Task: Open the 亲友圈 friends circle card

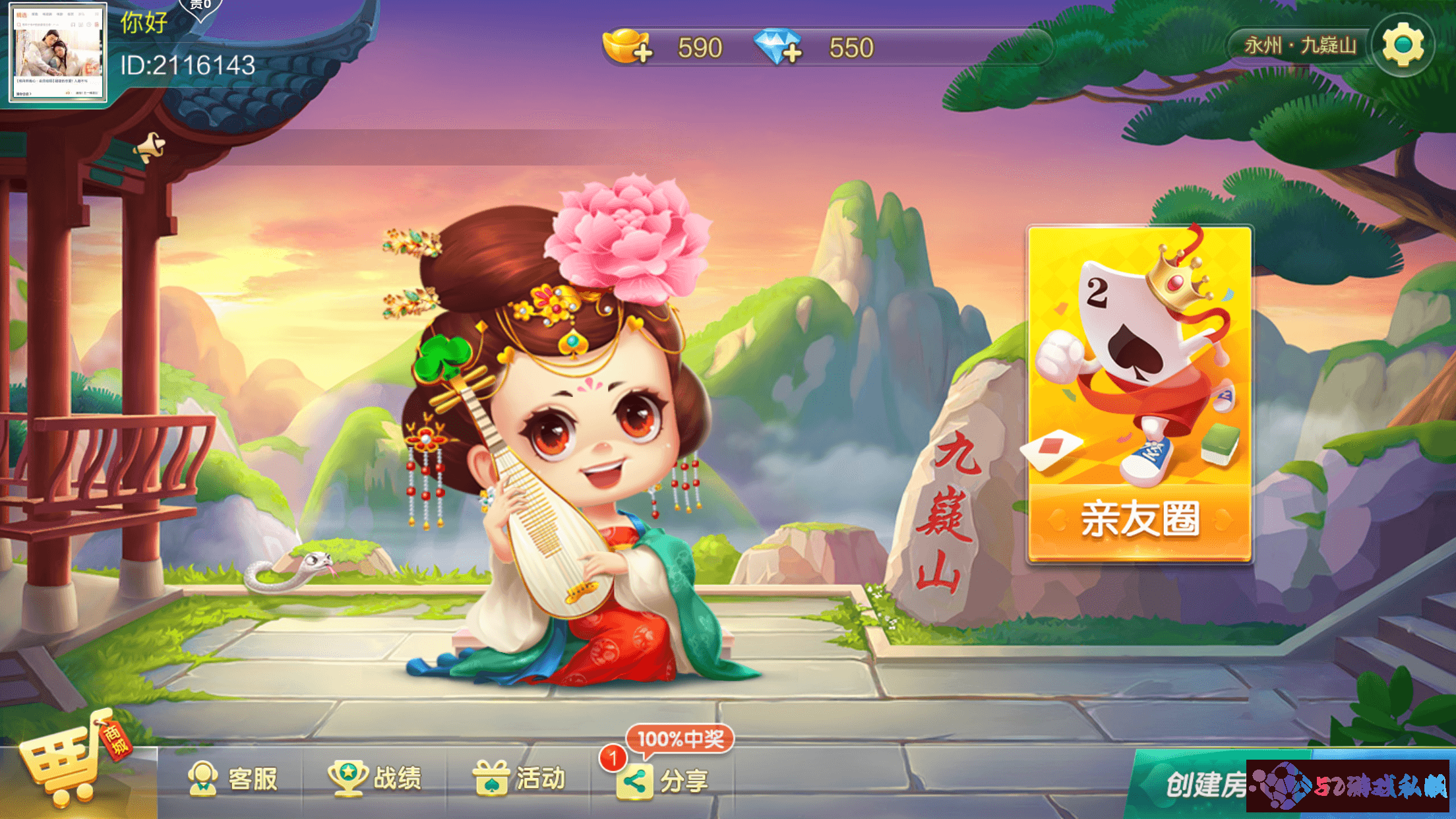Action: click(1141, 389)
